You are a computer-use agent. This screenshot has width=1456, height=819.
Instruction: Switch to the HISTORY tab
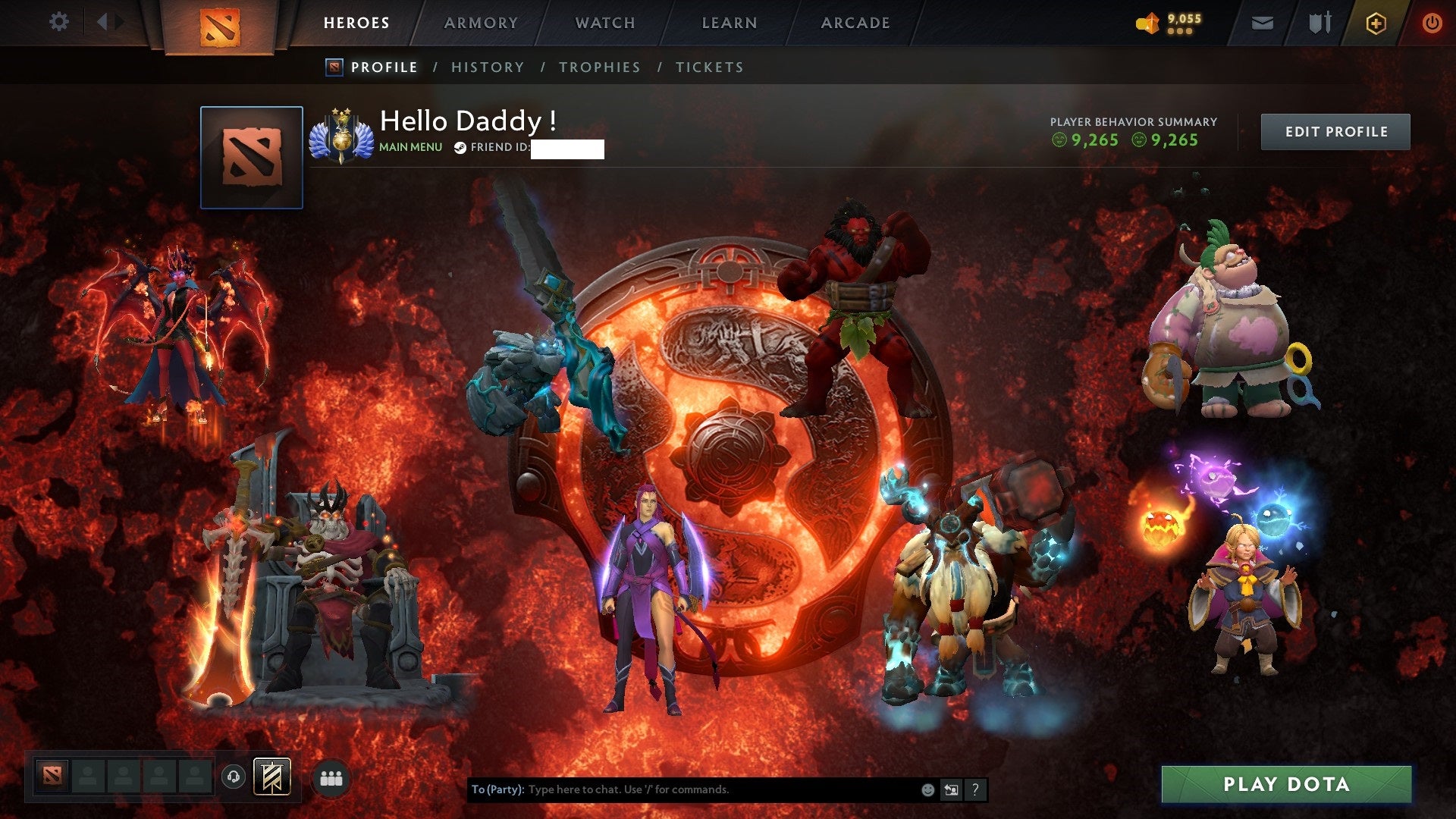(488, 67)
